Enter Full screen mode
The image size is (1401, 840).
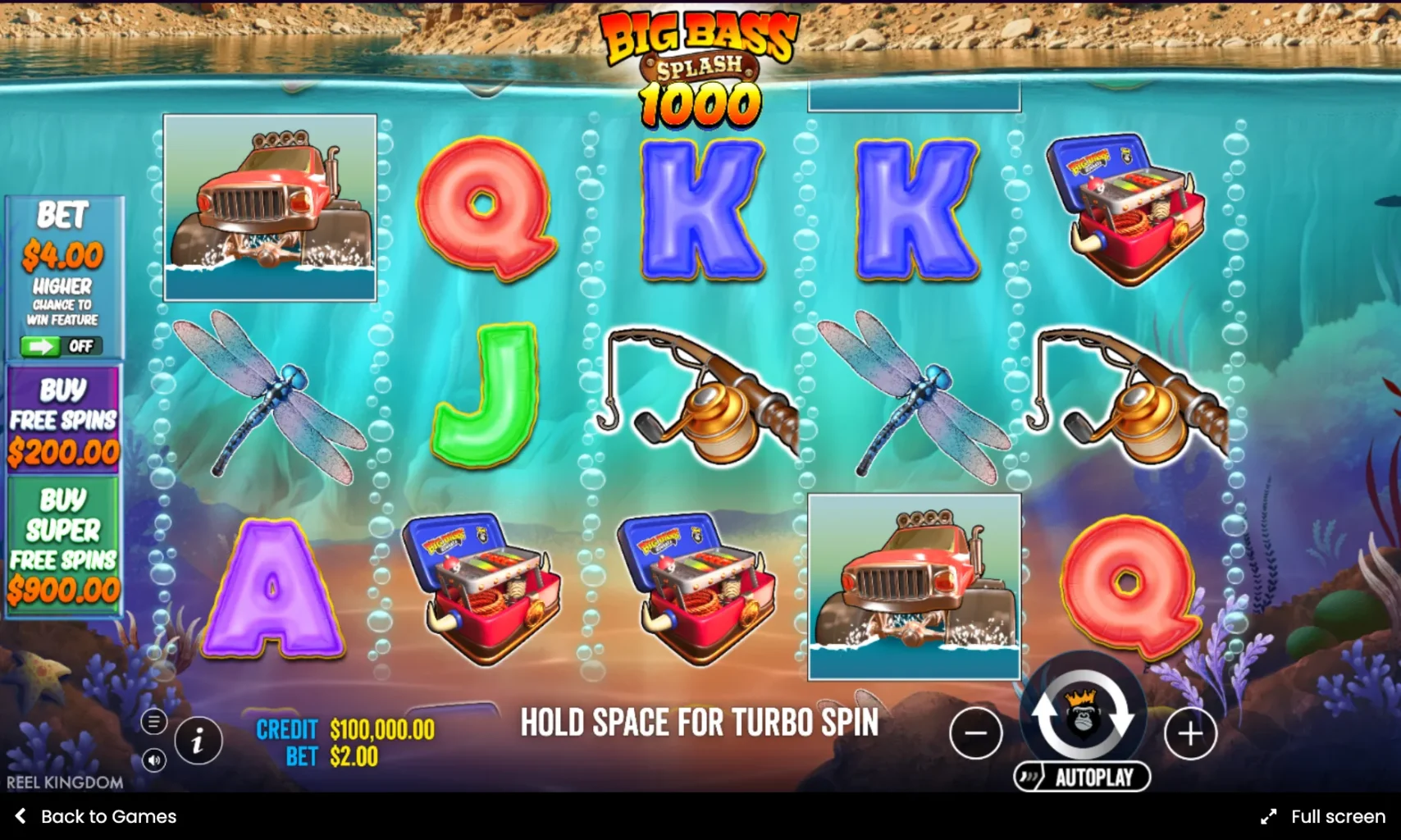point(1323,816)
